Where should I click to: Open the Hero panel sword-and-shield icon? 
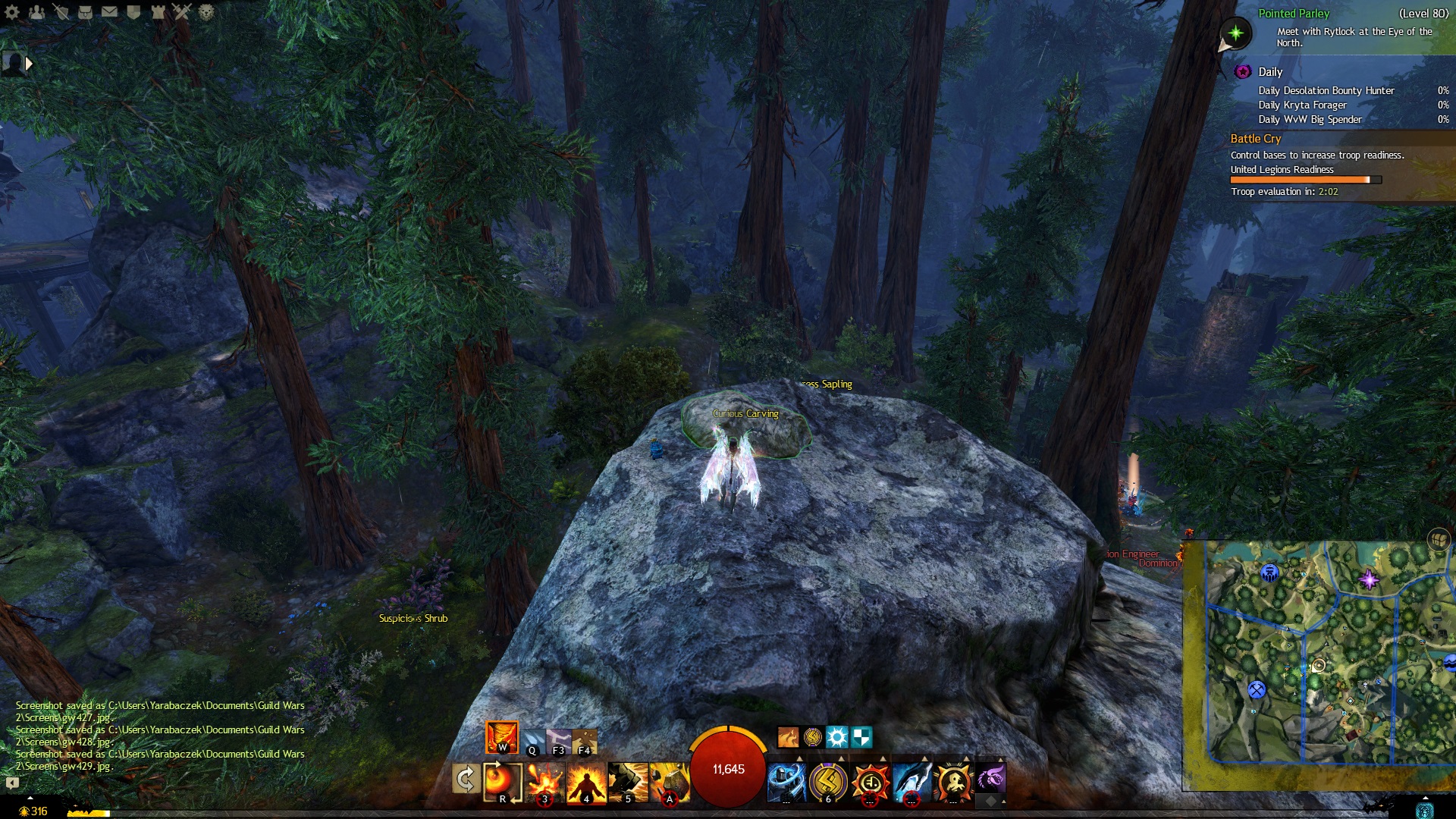click(61, 11)
